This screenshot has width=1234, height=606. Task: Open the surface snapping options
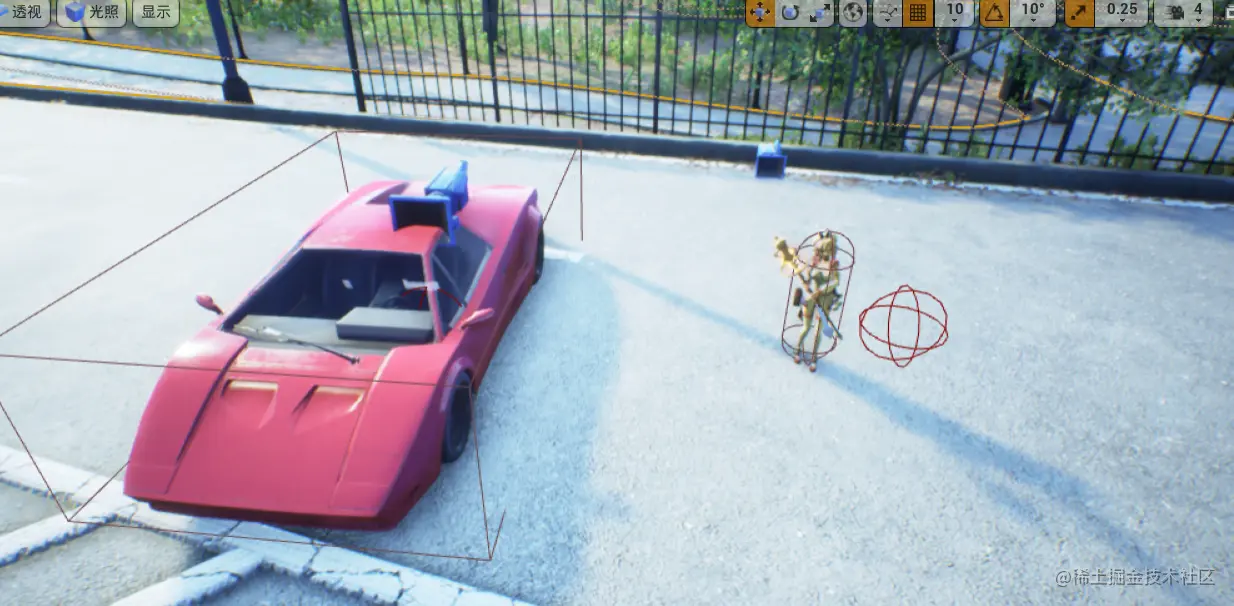887,12
